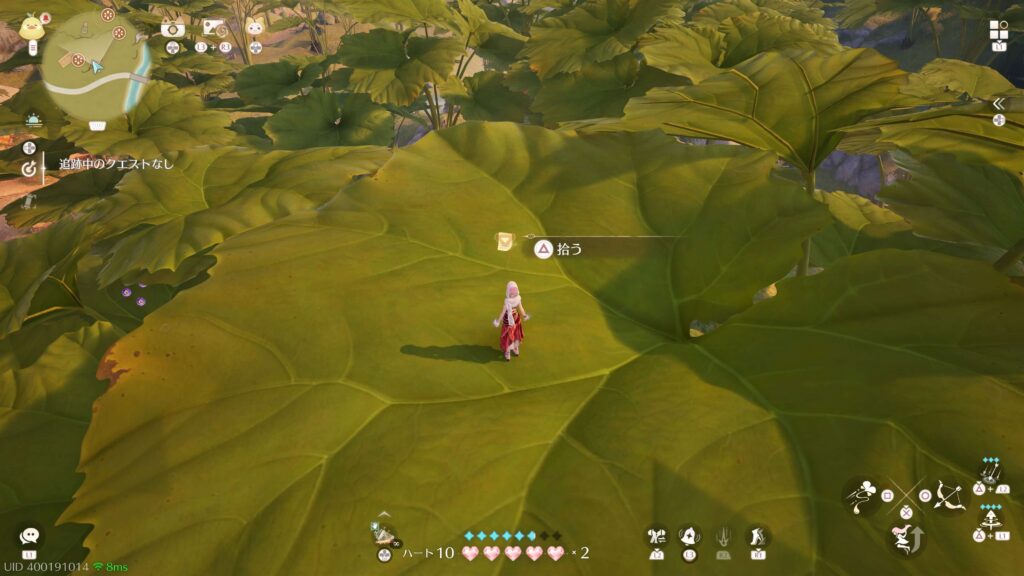Activate the dash wind ability

coord(862,495)
